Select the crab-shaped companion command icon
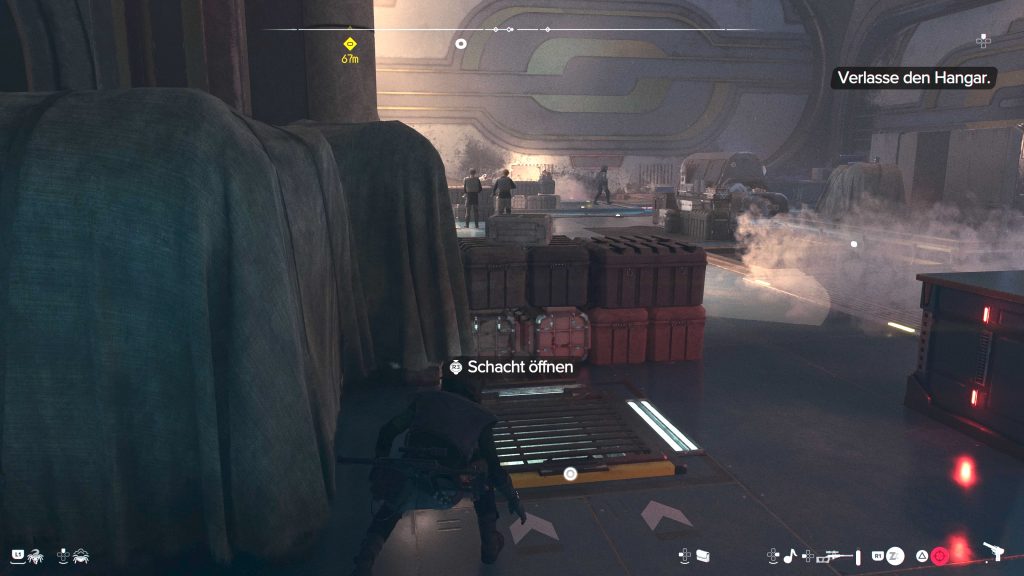This screenshot has width=1024, height=576. point(81,554)
